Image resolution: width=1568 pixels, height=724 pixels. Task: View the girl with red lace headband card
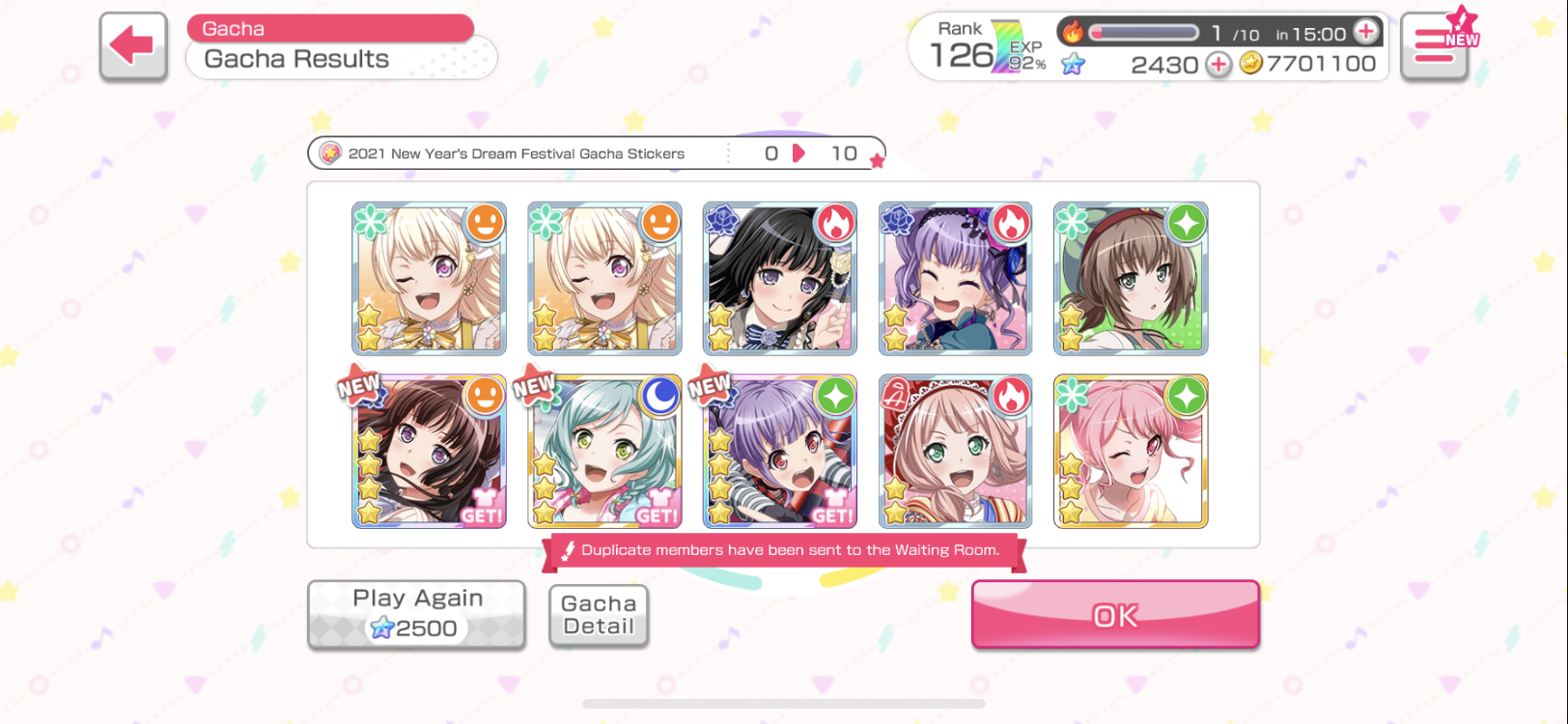tap(955, 452)
